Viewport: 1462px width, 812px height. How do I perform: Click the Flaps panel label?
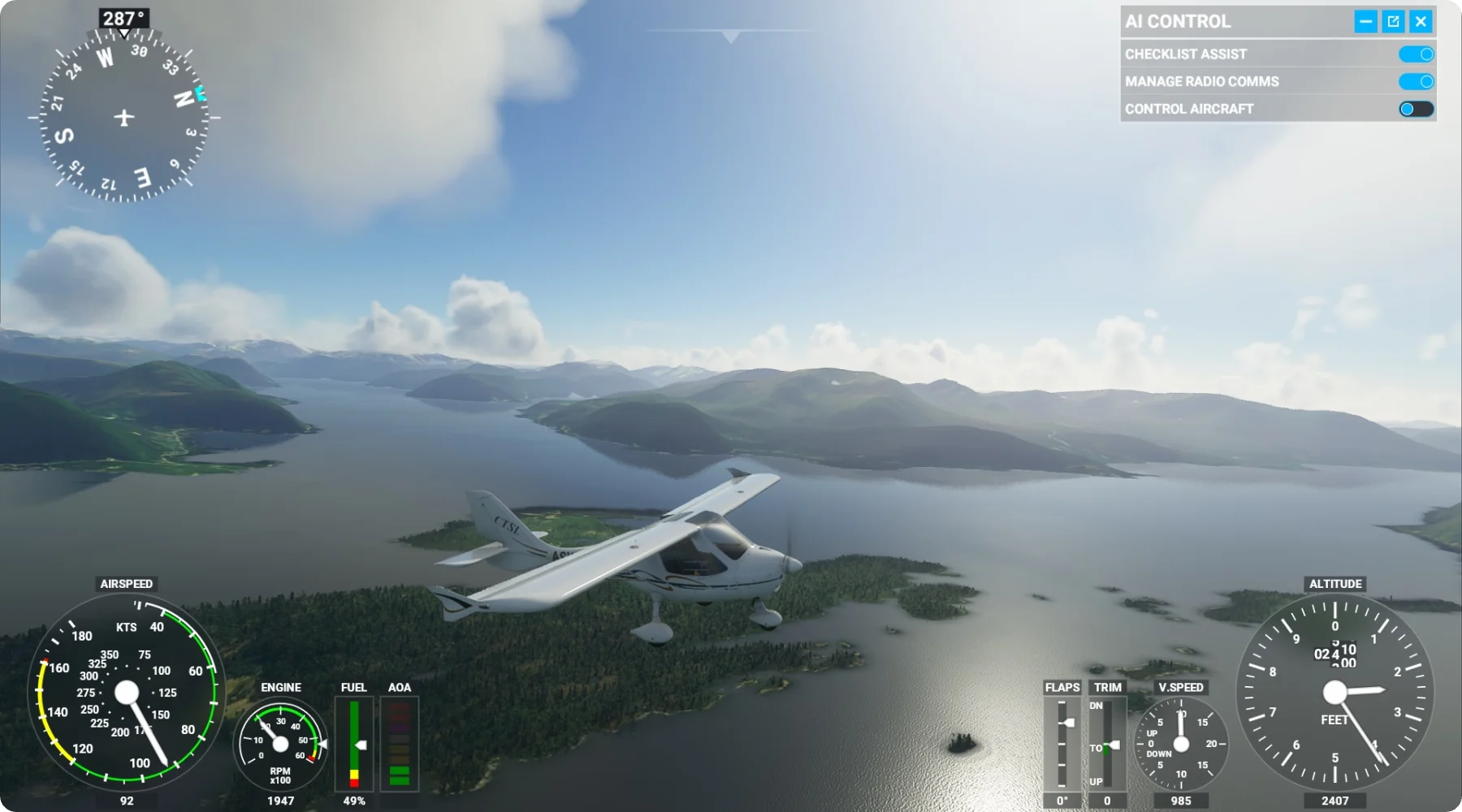click(x=1062, y=687)
